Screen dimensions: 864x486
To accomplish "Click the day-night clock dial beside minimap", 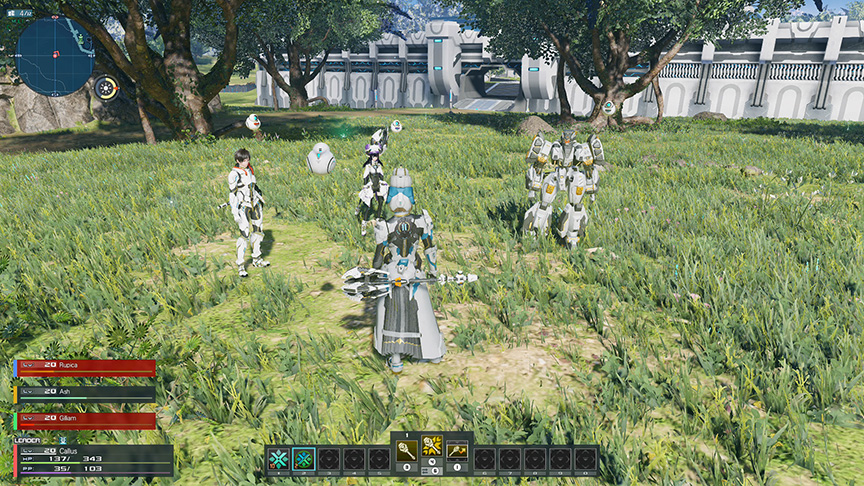I will [x=106, y=88].
